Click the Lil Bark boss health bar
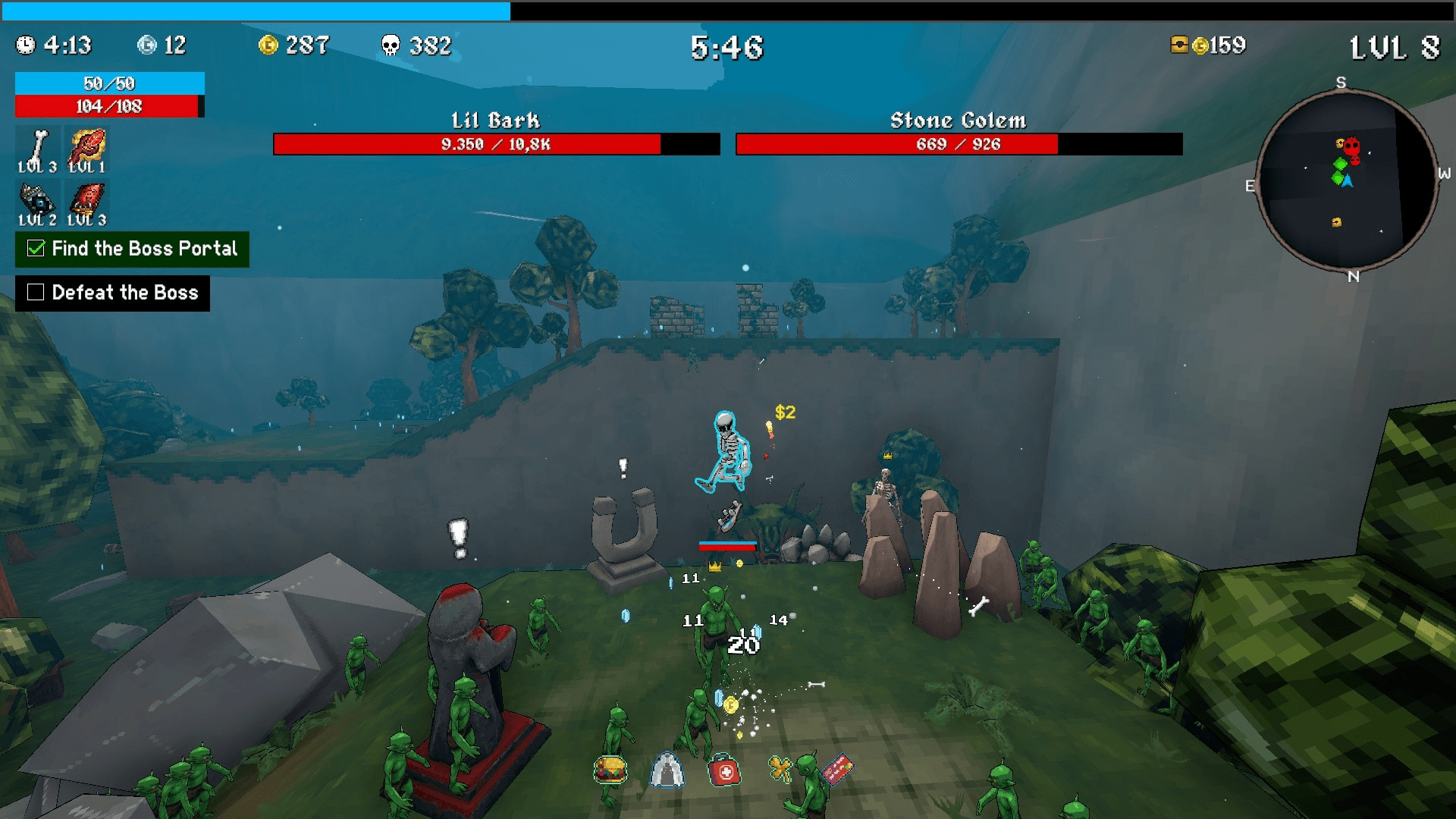Screen dimensions: 1456x819 tap(496, 143)
